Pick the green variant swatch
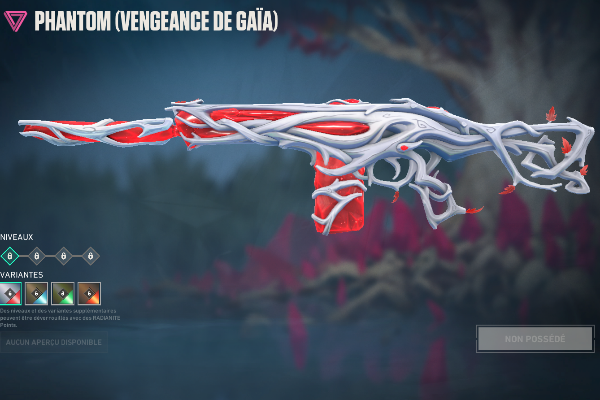The height and width of the screenshot is (400, 600). [x=63, y=293]
